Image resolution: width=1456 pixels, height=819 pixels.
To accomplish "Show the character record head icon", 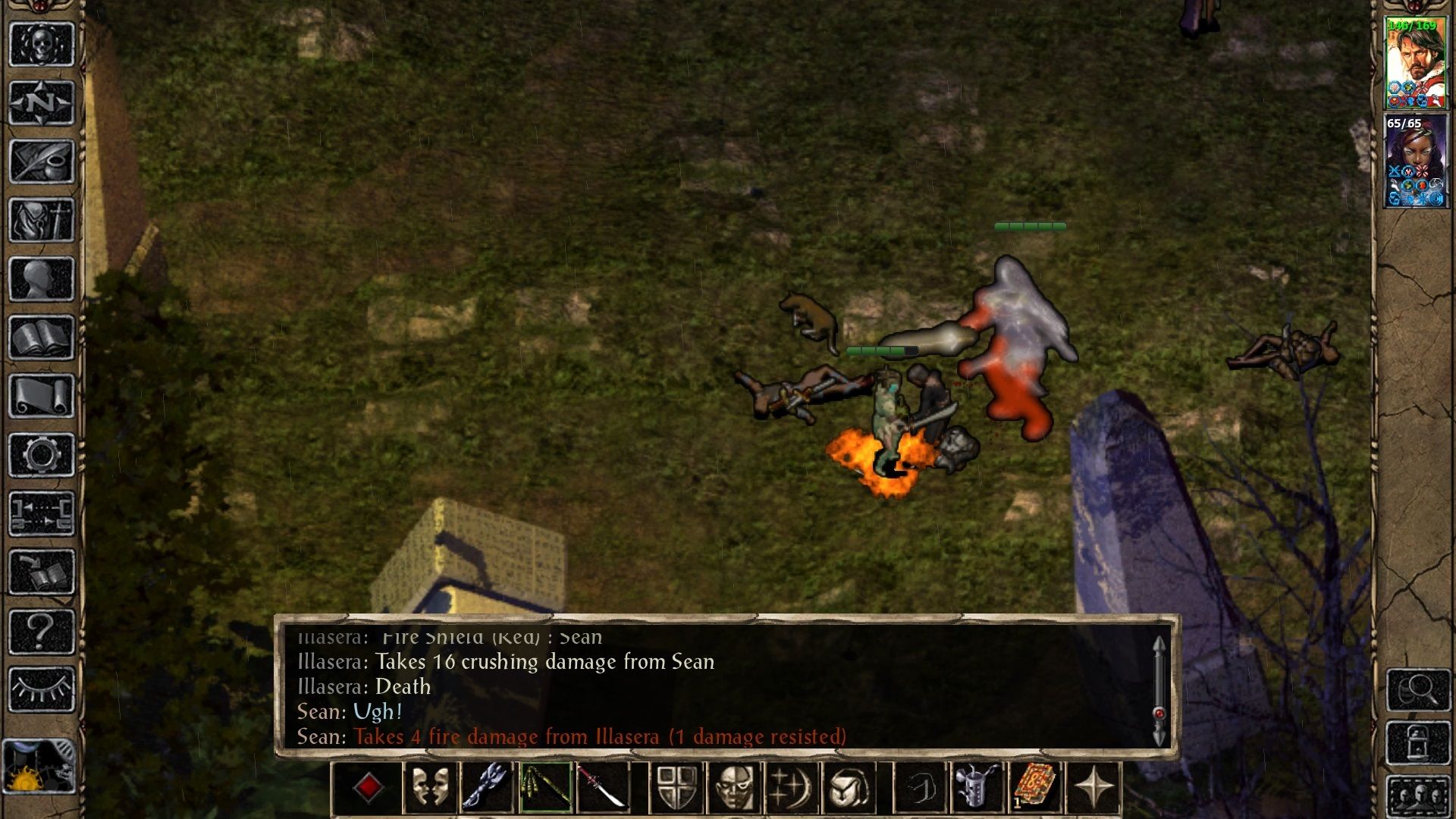I will 42,279.
